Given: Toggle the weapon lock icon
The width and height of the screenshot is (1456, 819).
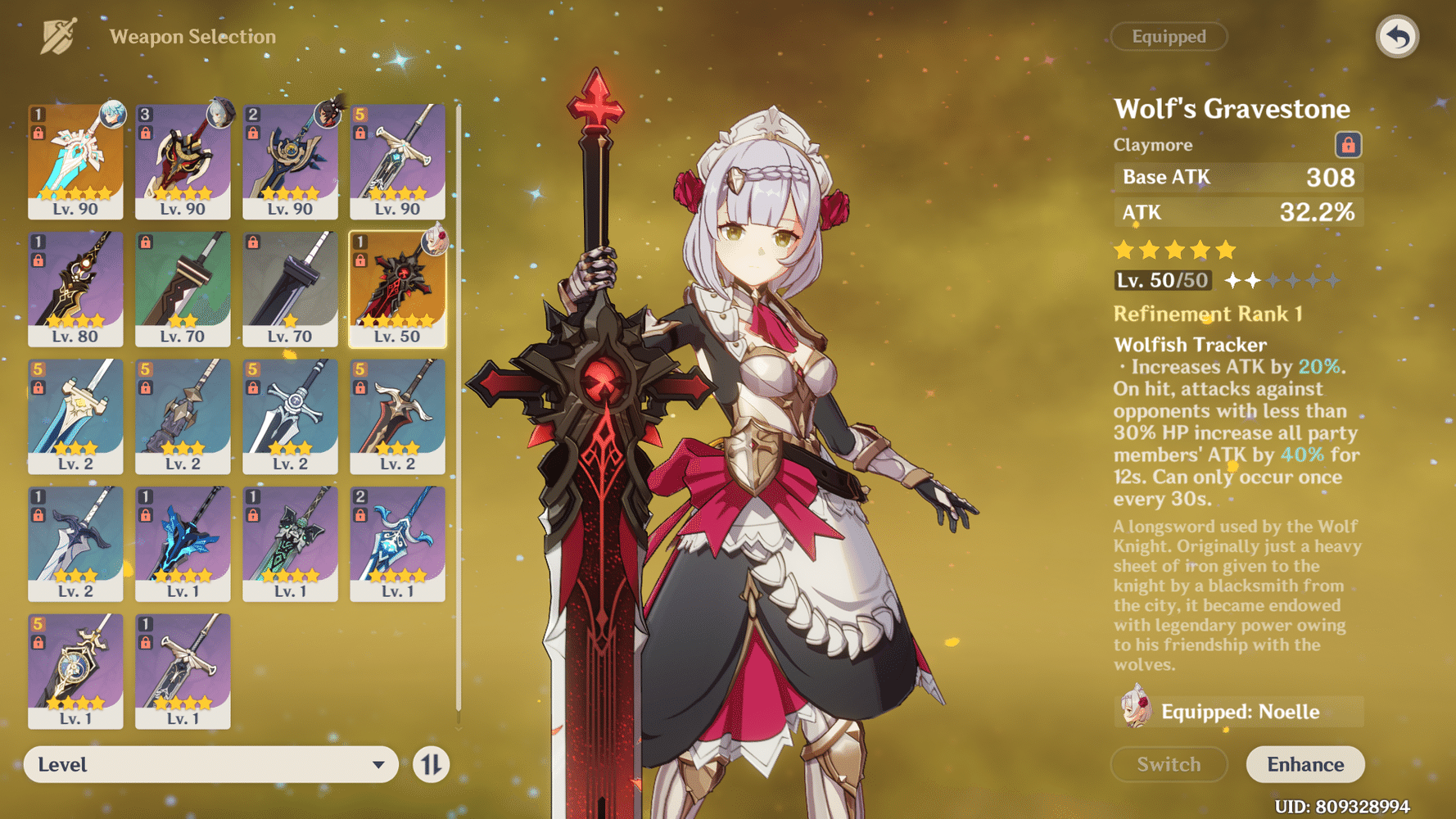Looking at the screenshot, I should coord(1348,145).
